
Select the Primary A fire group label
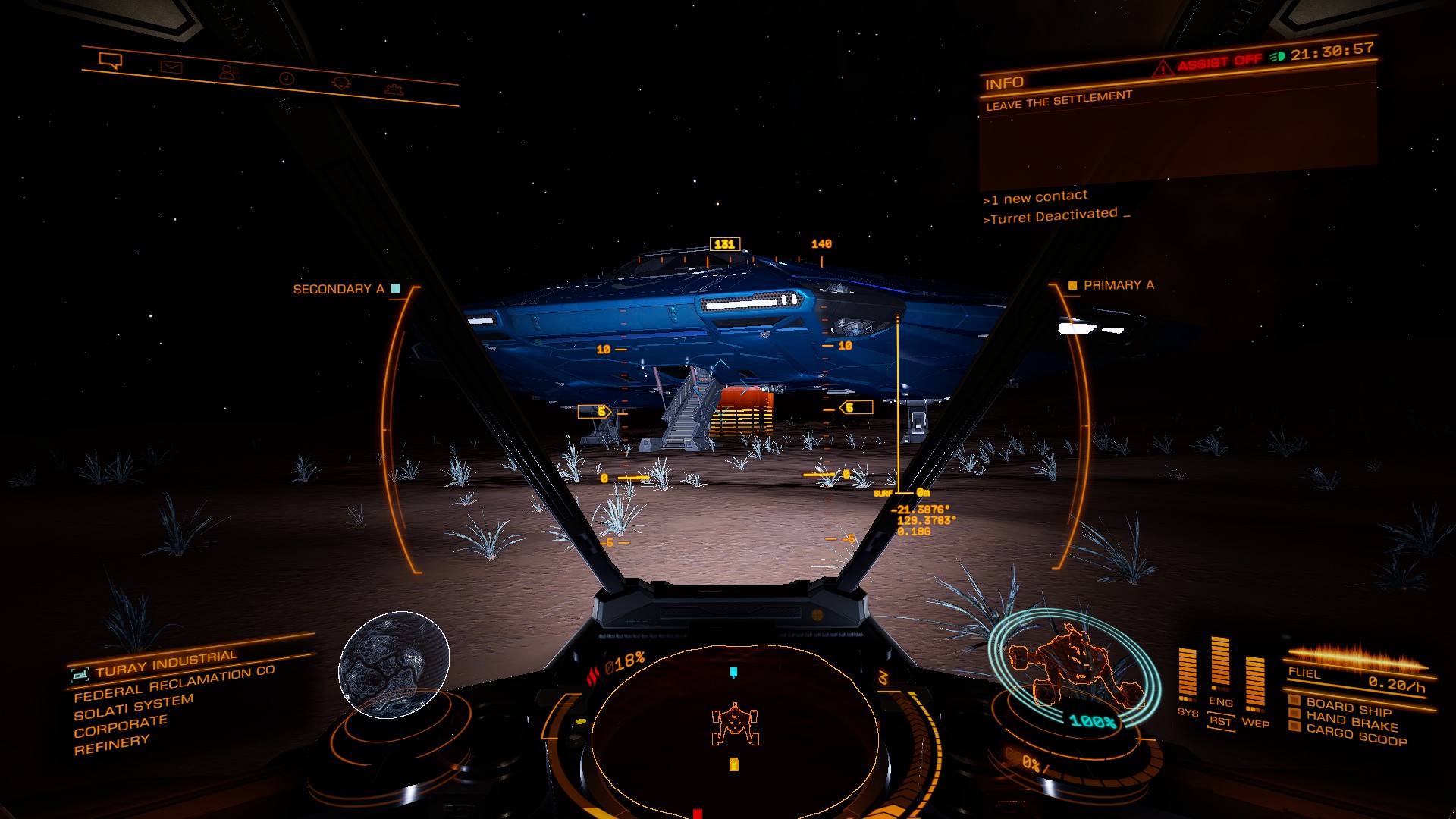click(x=1118, y=285)
